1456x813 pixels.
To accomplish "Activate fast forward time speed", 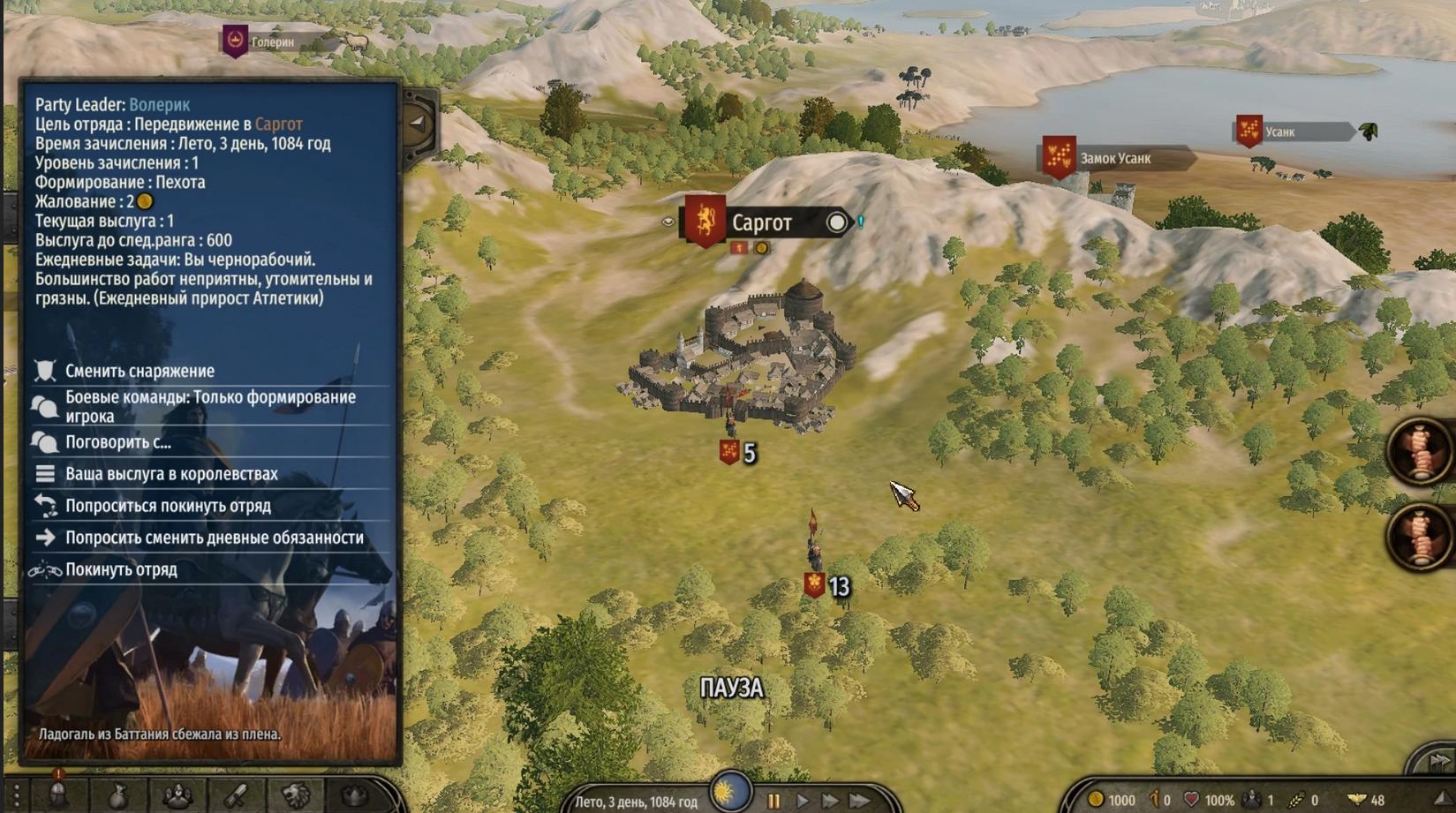I will (x=831, y=802).
